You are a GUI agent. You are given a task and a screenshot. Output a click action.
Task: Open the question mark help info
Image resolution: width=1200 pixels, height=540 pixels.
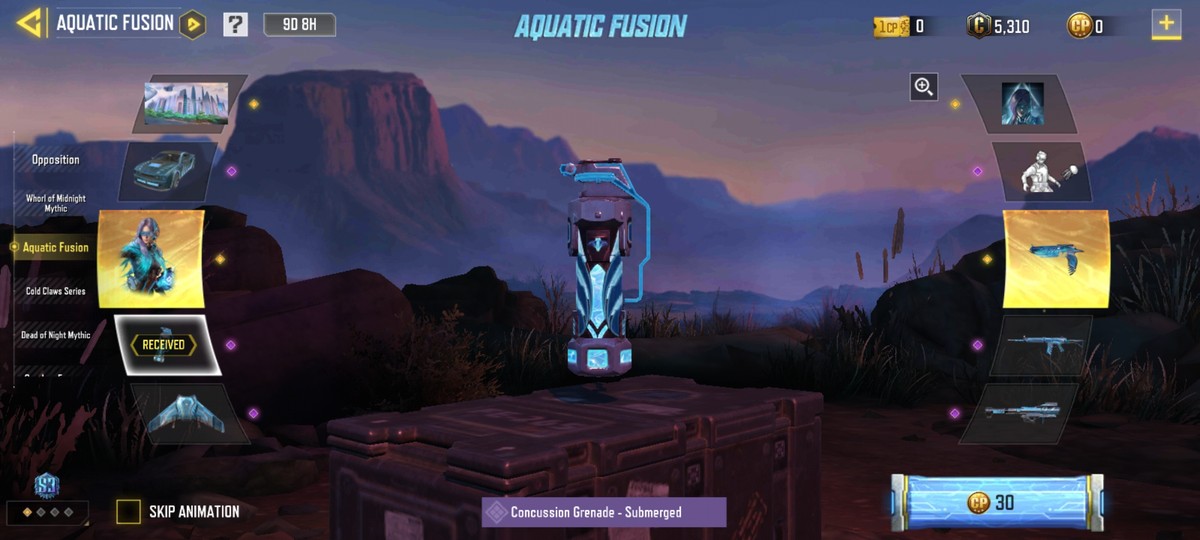[x=235, y=24]
